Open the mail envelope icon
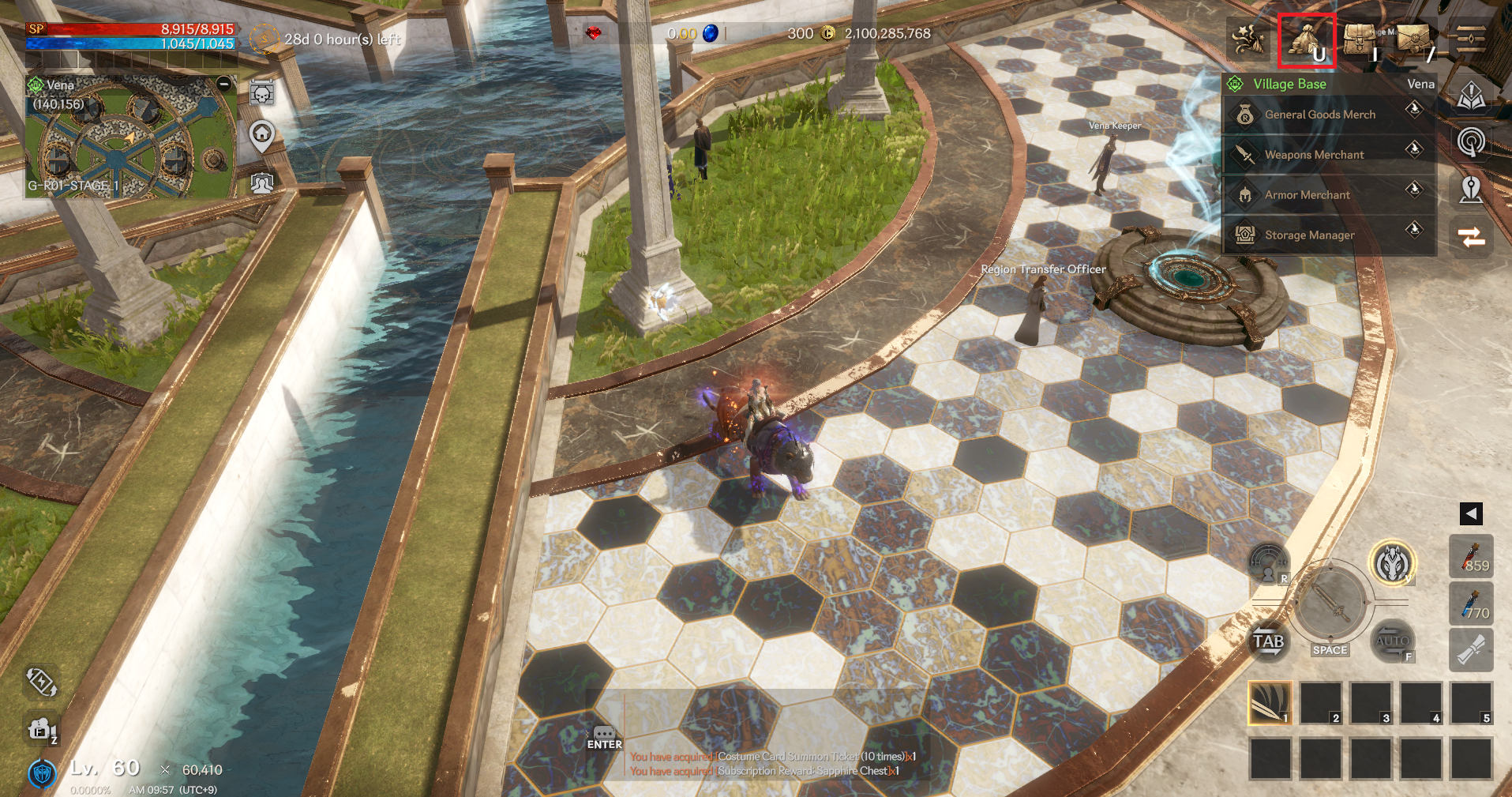This screenshot has height=797, width=1512. [x=1414, y=39]
